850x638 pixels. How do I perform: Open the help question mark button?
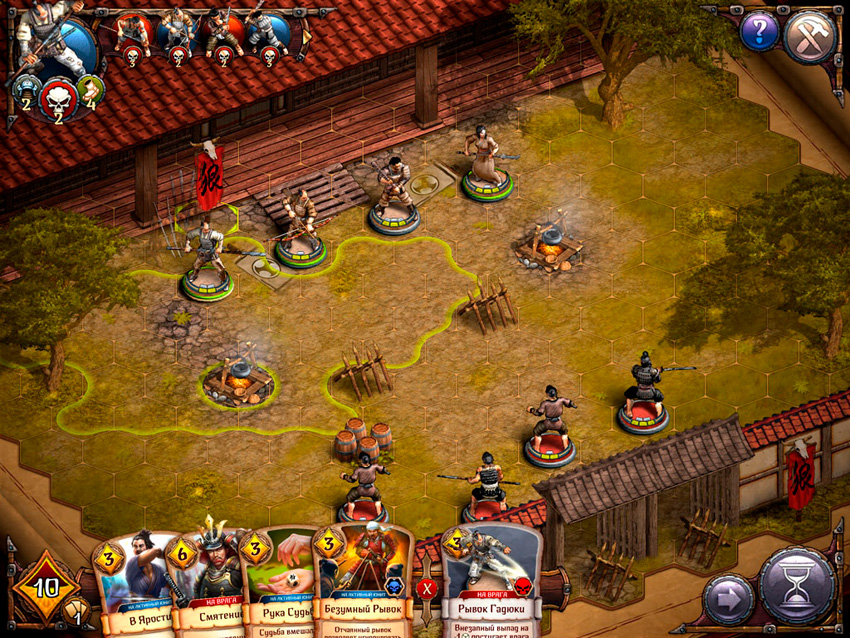pos(759,31)
